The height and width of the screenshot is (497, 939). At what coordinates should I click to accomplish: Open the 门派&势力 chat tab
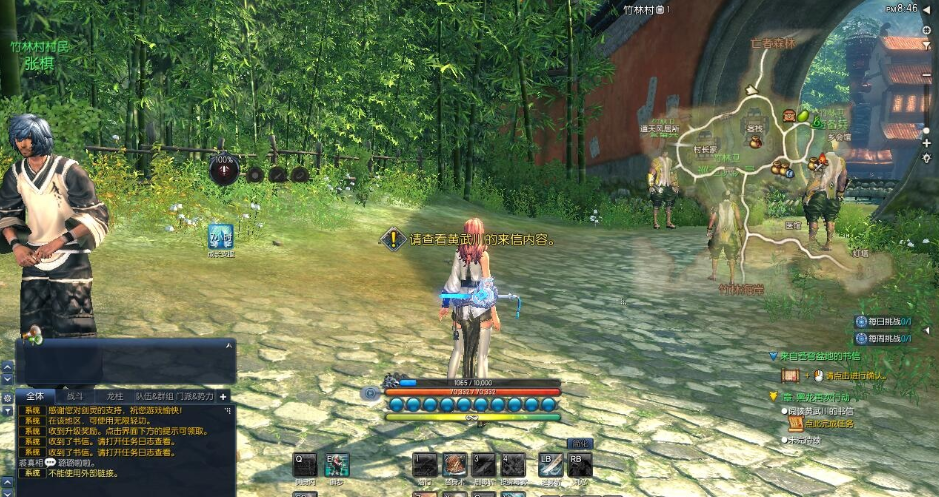(197, 396)
